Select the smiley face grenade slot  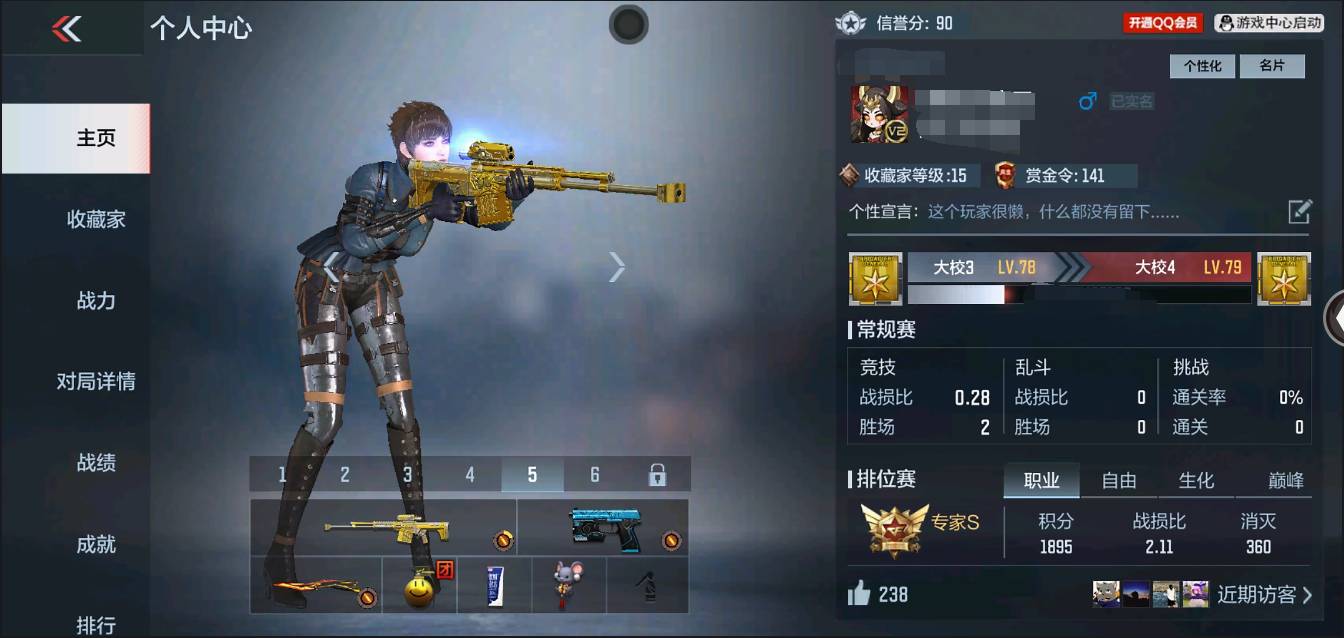(420, 586)
